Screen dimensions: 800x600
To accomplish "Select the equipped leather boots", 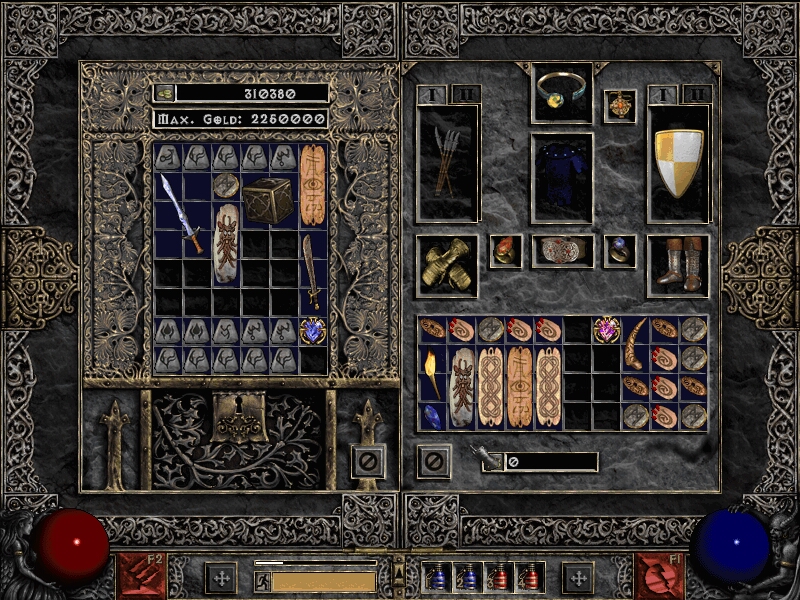I will click(679, 265).
